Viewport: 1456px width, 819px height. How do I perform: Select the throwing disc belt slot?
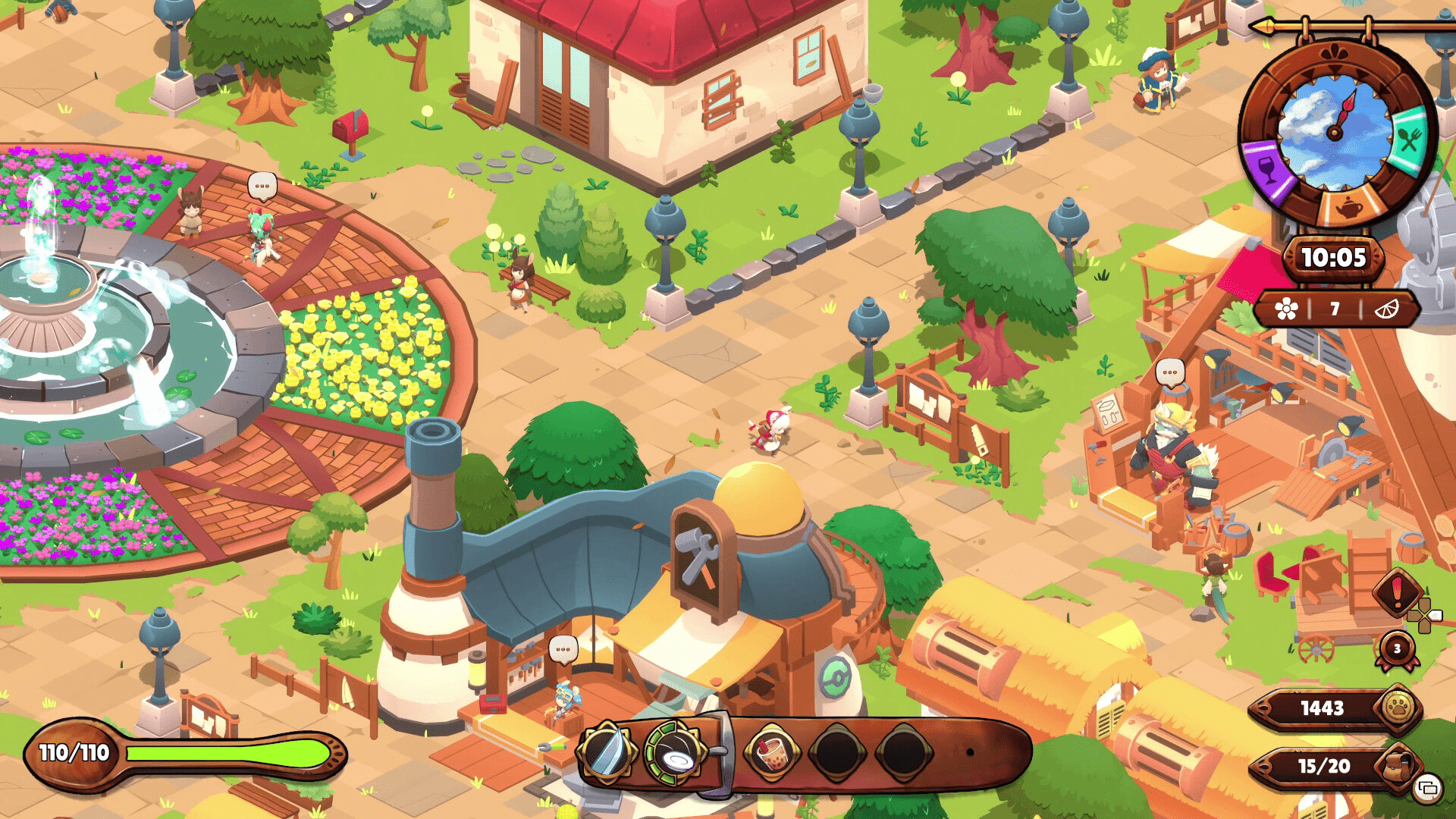674,753
